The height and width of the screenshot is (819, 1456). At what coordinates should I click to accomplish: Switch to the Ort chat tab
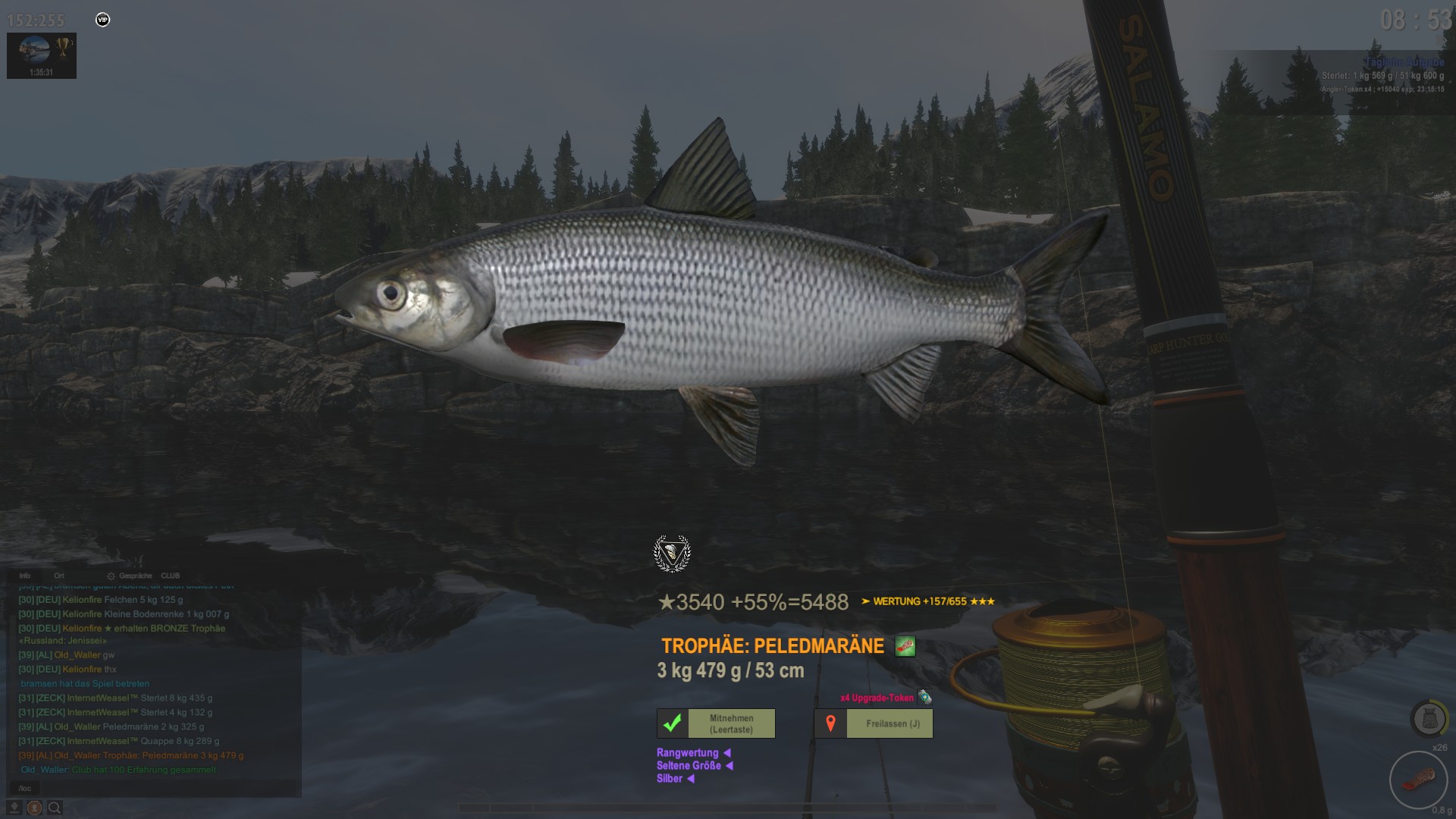[59, 576]
